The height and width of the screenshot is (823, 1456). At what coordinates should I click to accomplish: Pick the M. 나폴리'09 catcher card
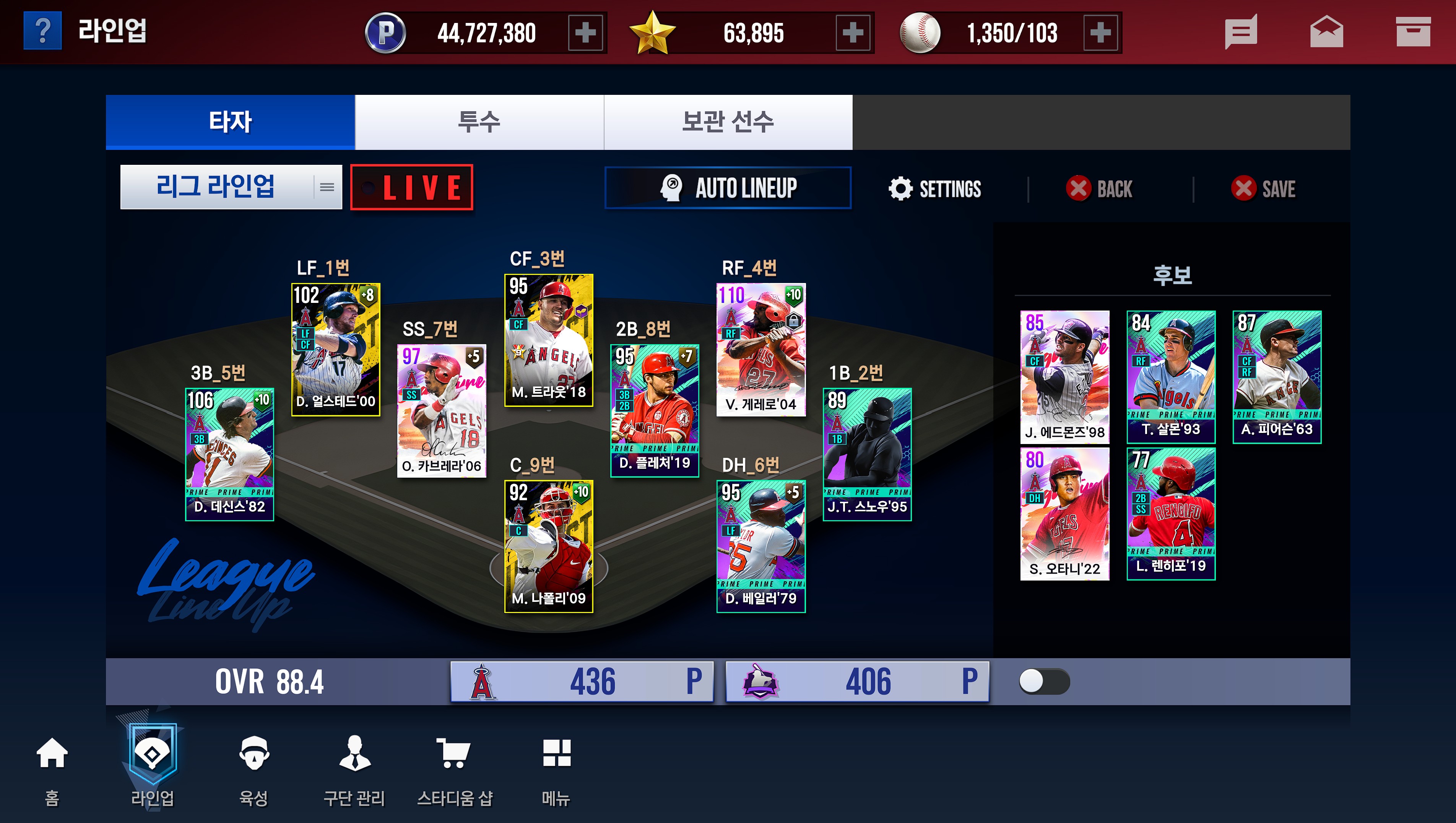click(x=548, y=546)
